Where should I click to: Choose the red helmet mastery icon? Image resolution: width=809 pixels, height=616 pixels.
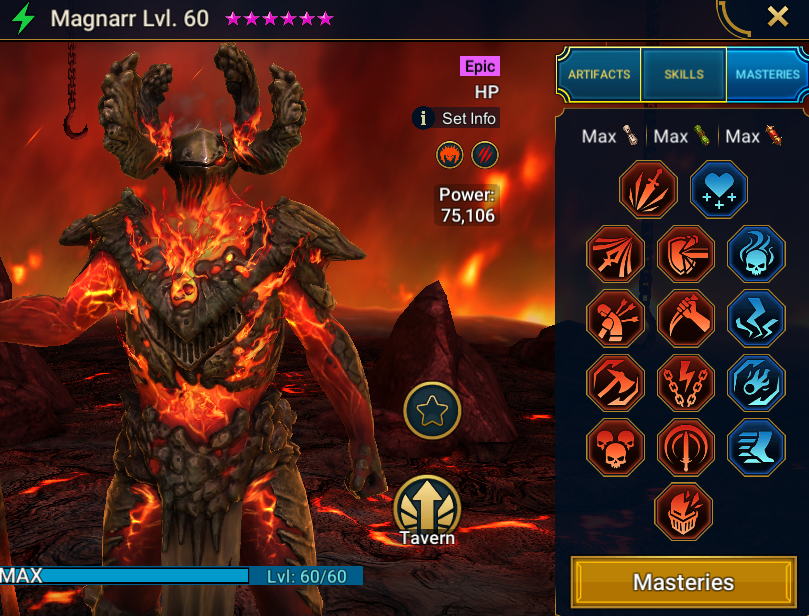684,511
